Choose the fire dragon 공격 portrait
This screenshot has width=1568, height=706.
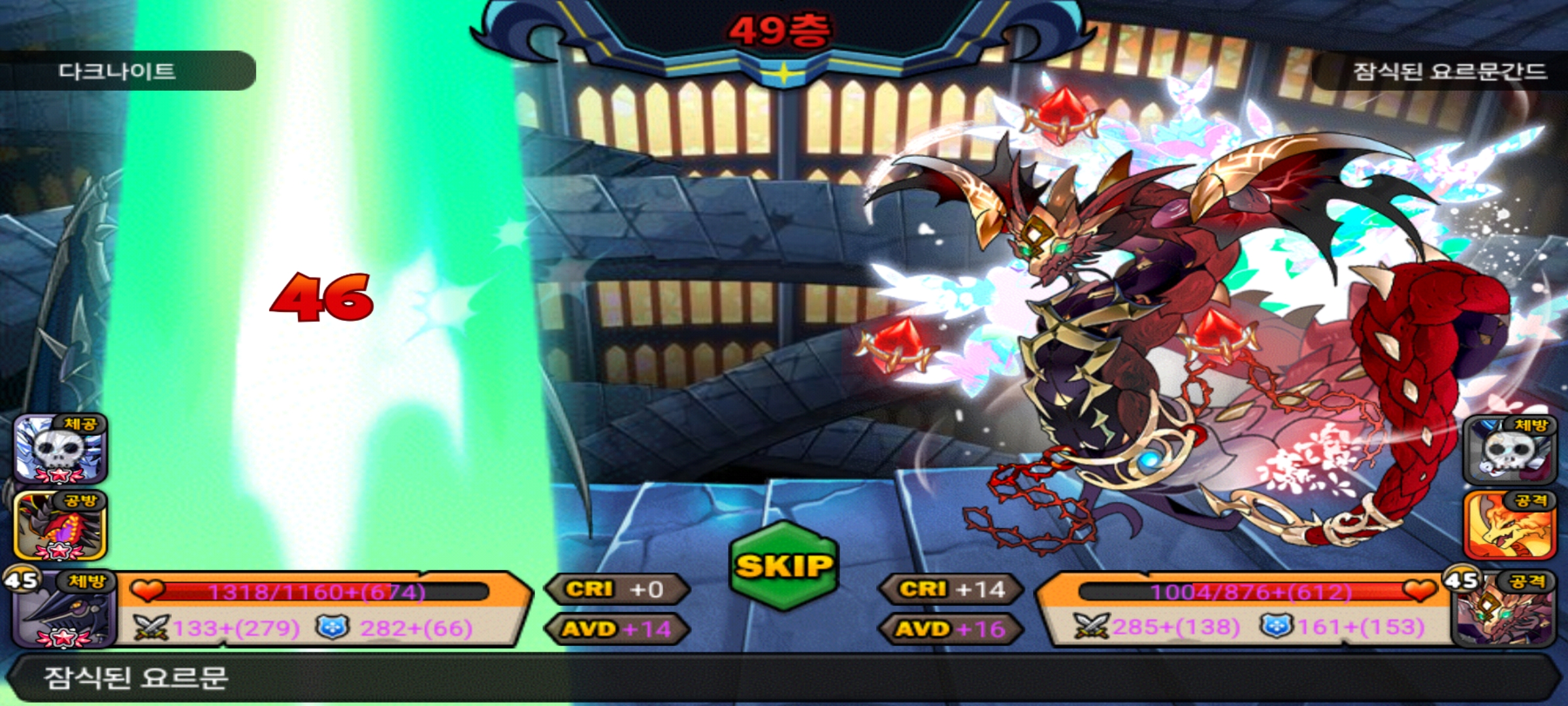1508,526
